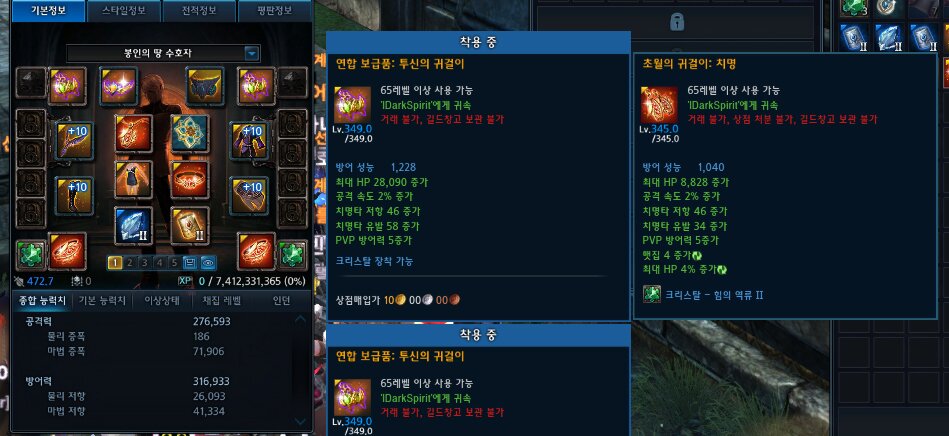Image resolution: width=949 pixels, height=436 pixels.
Task: Select the black dress costume slot
Action: (x=134, y=179)
